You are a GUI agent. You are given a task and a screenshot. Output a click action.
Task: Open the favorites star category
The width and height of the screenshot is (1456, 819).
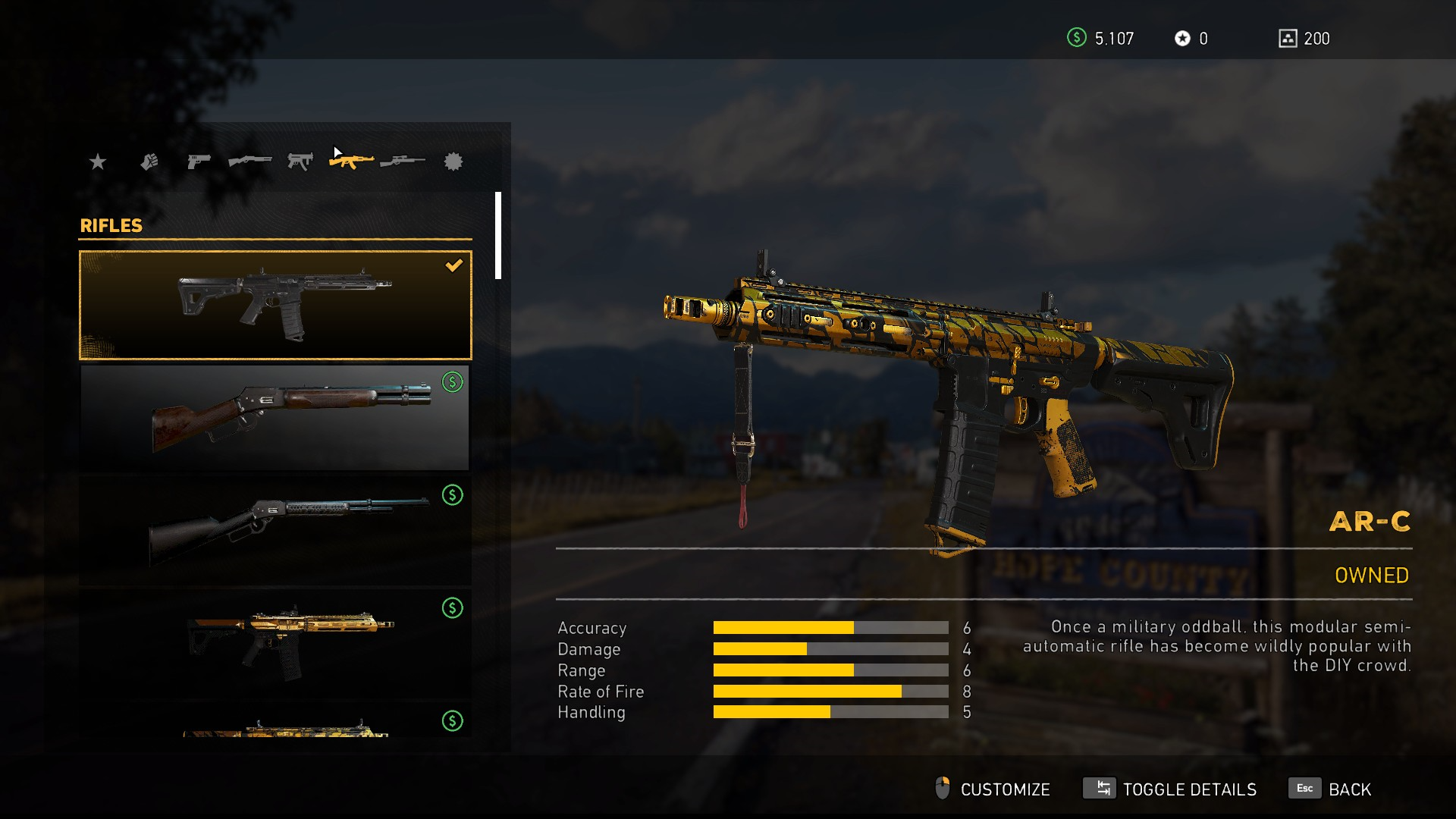98,162
